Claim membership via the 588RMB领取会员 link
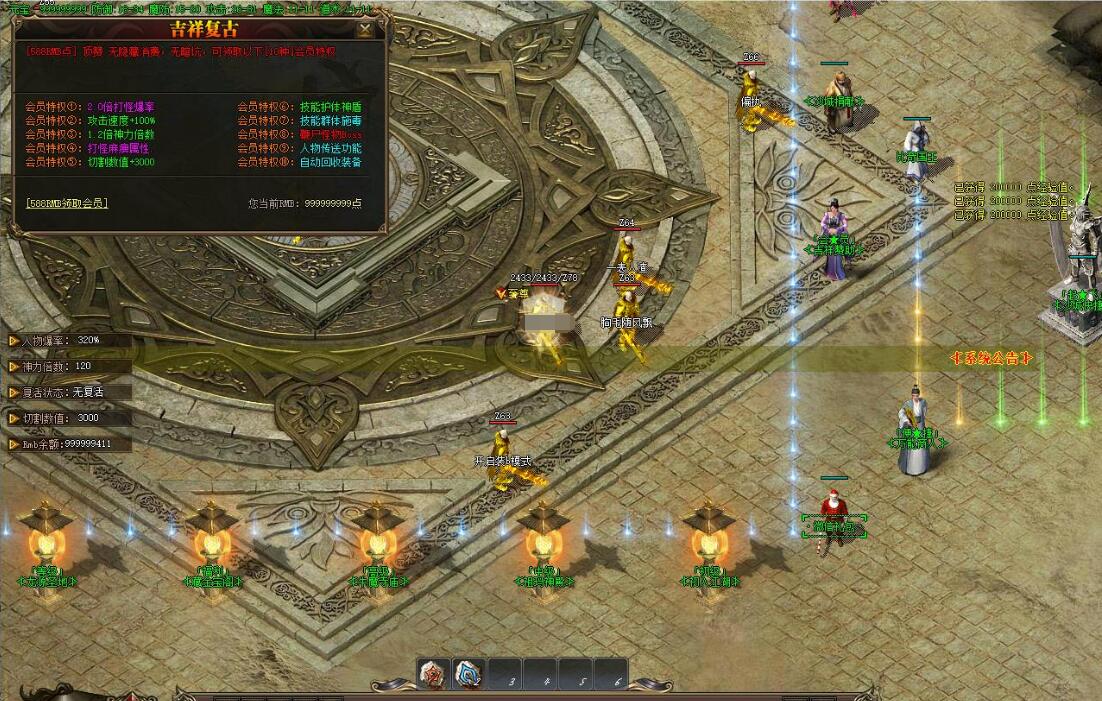Image resolution: width=1102 pixels, height=701 pixels. tap(67, 203)
